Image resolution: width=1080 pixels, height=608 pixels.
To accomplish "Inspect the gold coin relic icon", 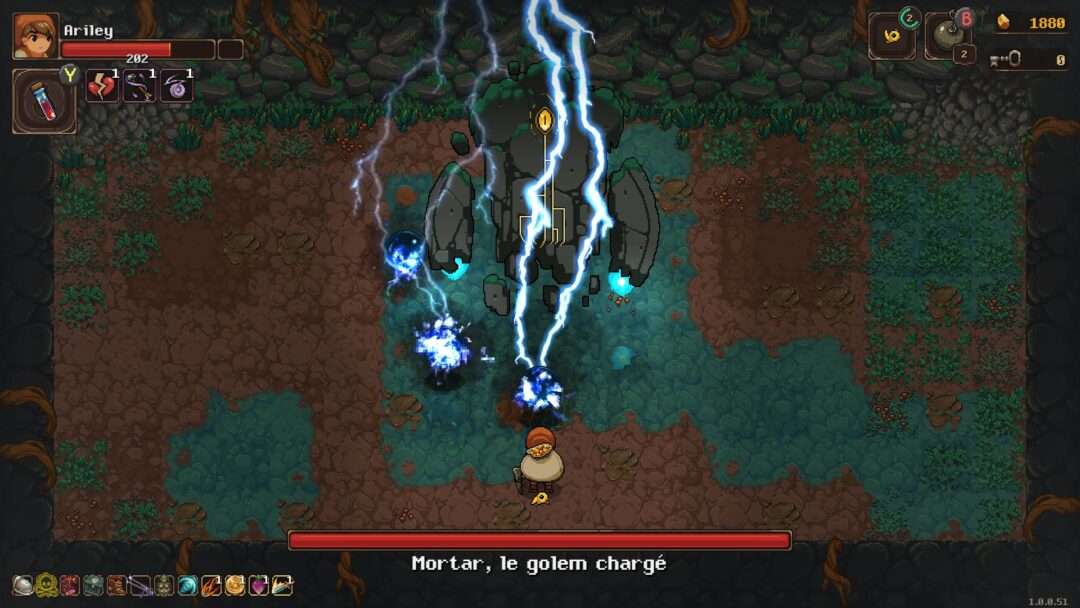I will (x=235, y=585).
